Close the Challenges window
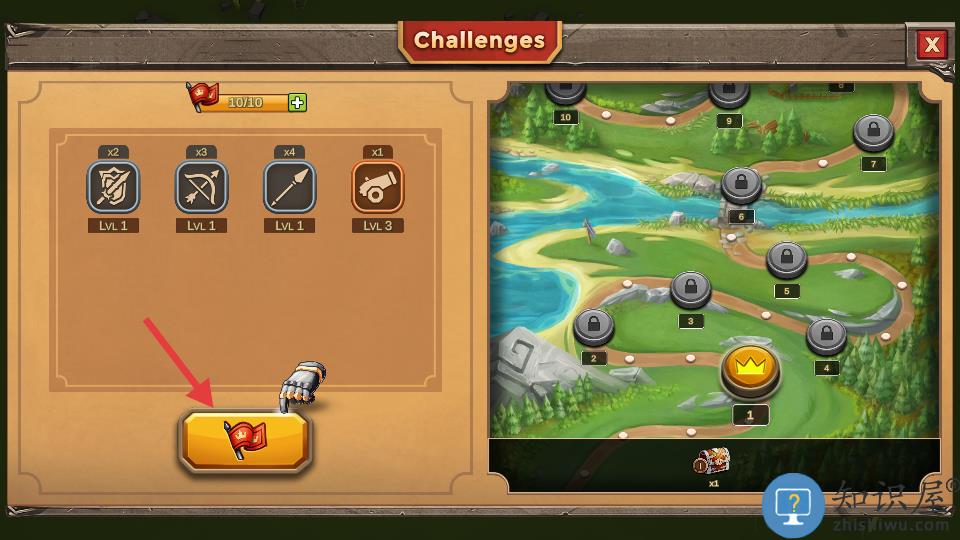Screen dimensions: 960x540 point(931,44)
